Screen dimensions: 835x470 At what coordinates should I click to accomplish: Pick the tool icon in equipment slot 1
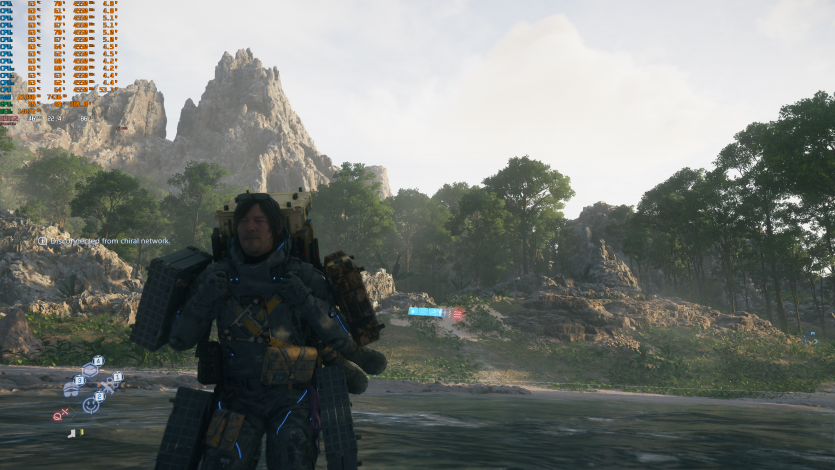[x=109, y=385]
